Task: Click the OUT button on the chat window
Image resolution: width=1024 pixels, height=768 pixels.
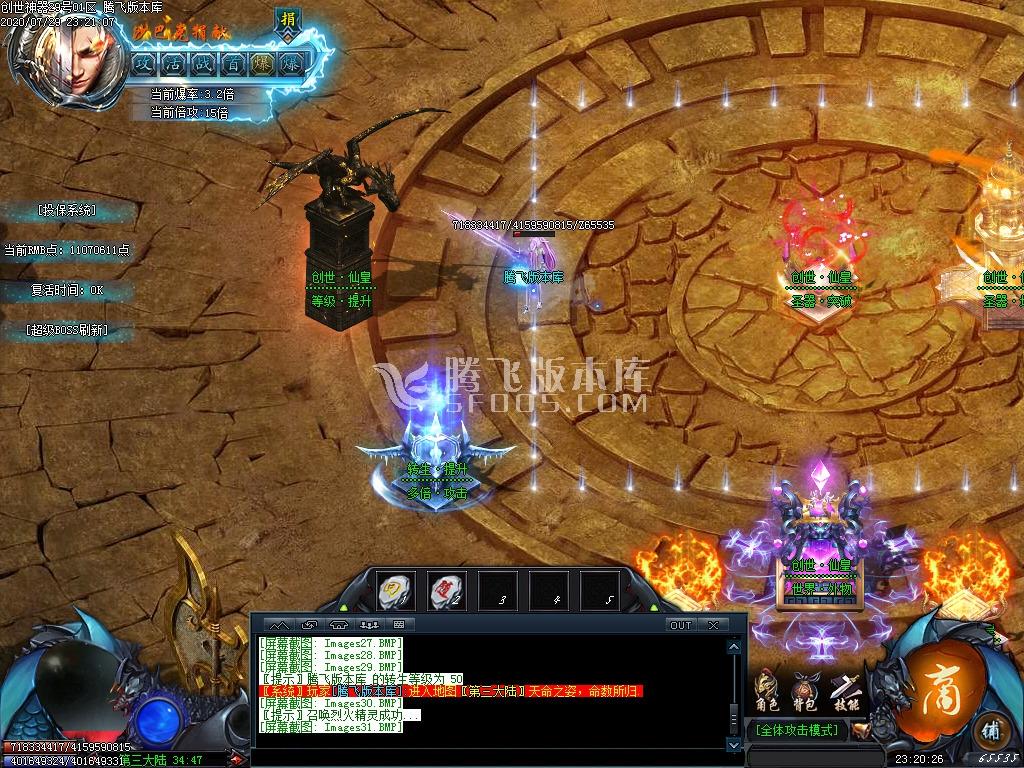Action: pos(680,625)
